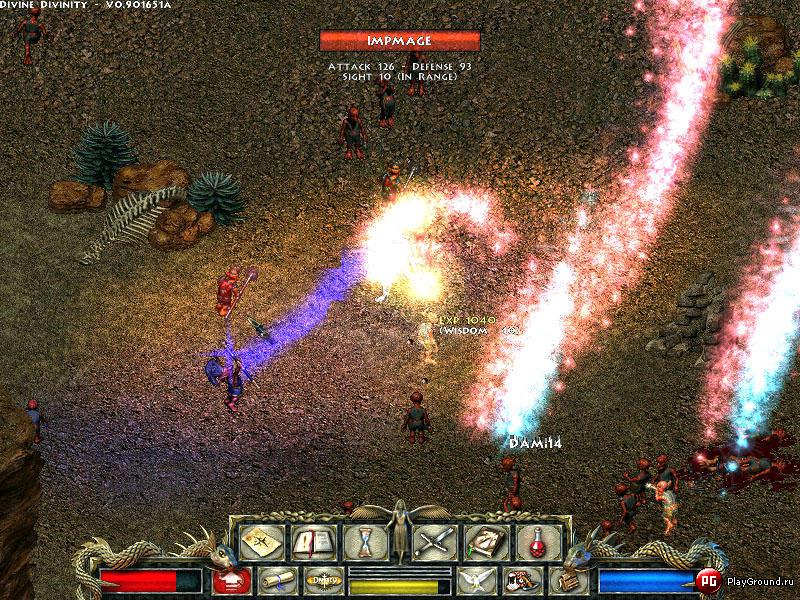
Task: Open the skill book icon
Action: [486, 542]
